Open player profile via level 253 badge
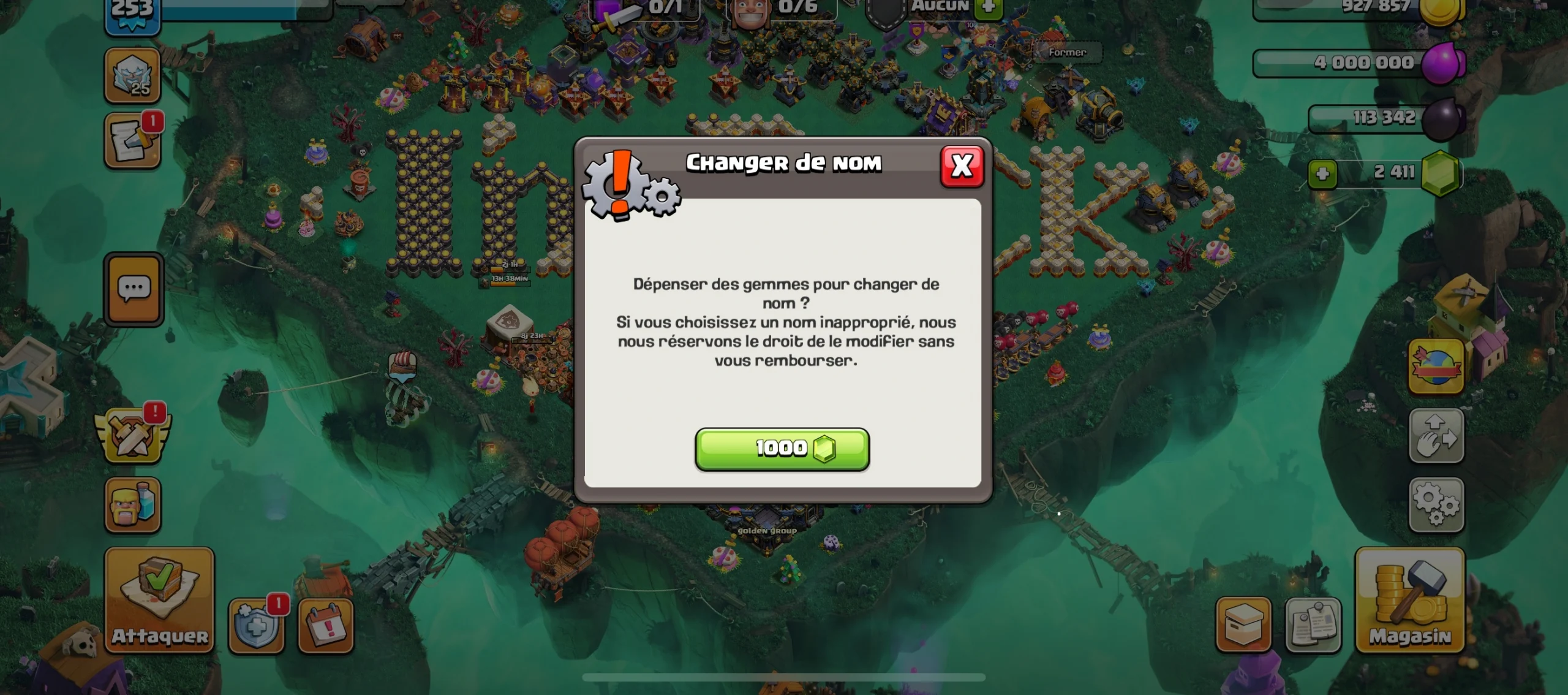1568x695 pixels. 130,9
